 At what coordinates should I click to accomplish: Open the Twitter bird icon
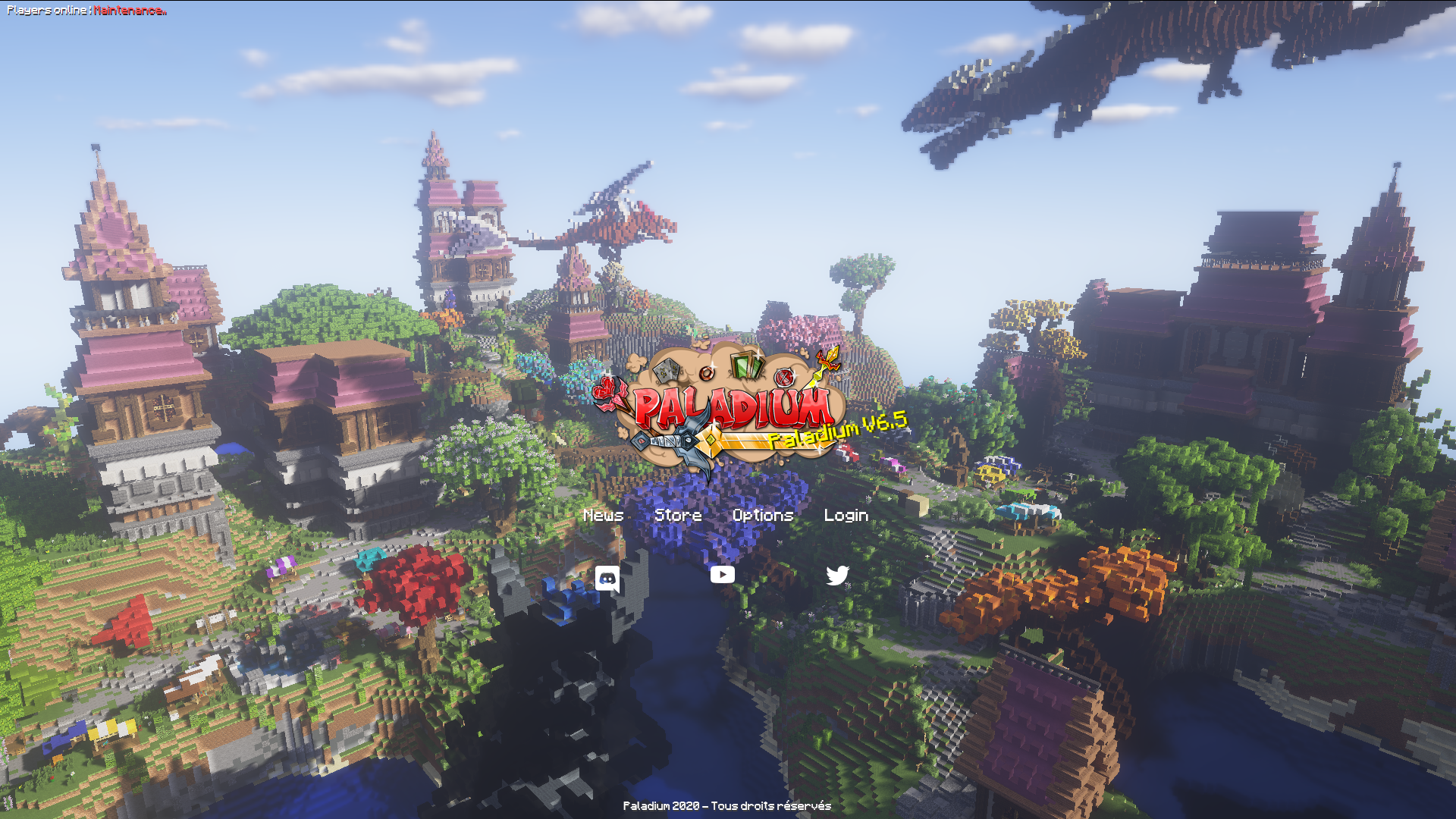tap(839, 576)
